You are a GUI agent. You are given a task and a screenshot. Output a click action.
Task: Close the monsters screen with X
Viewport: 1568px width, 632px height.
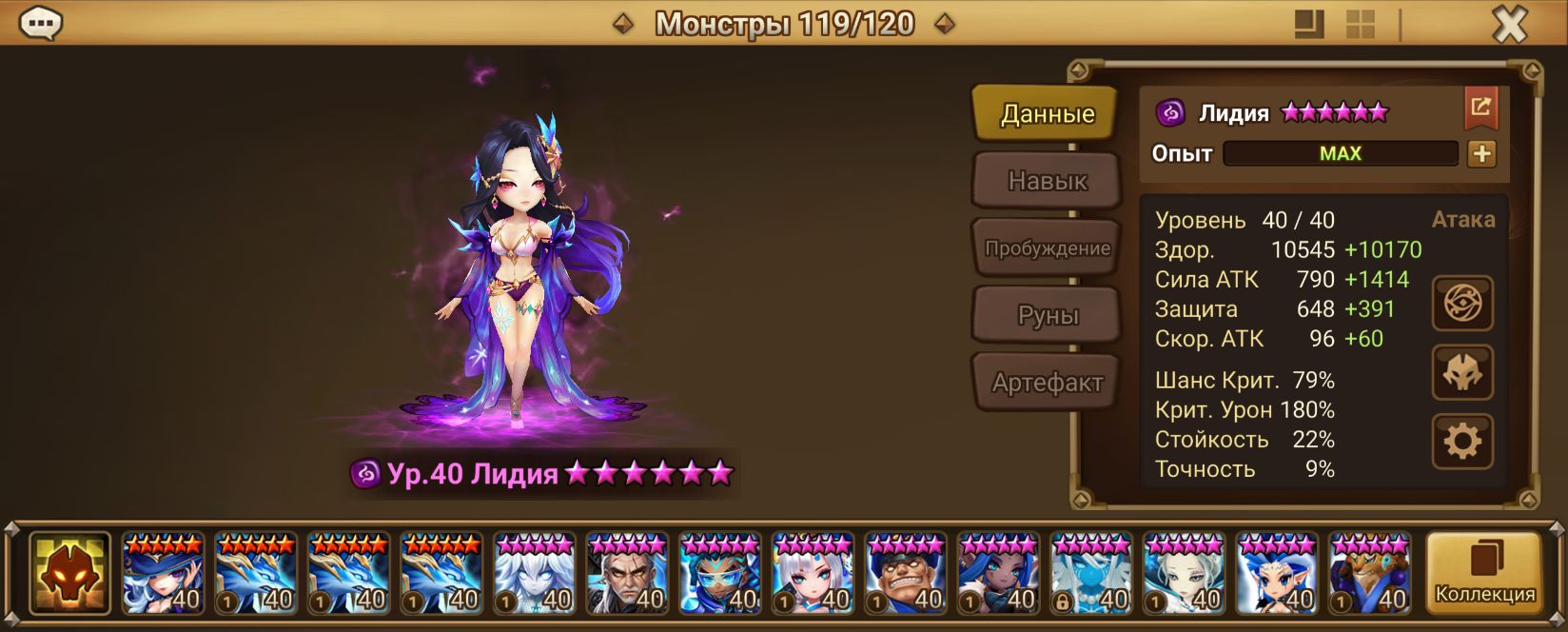[x=1509, y=25]
